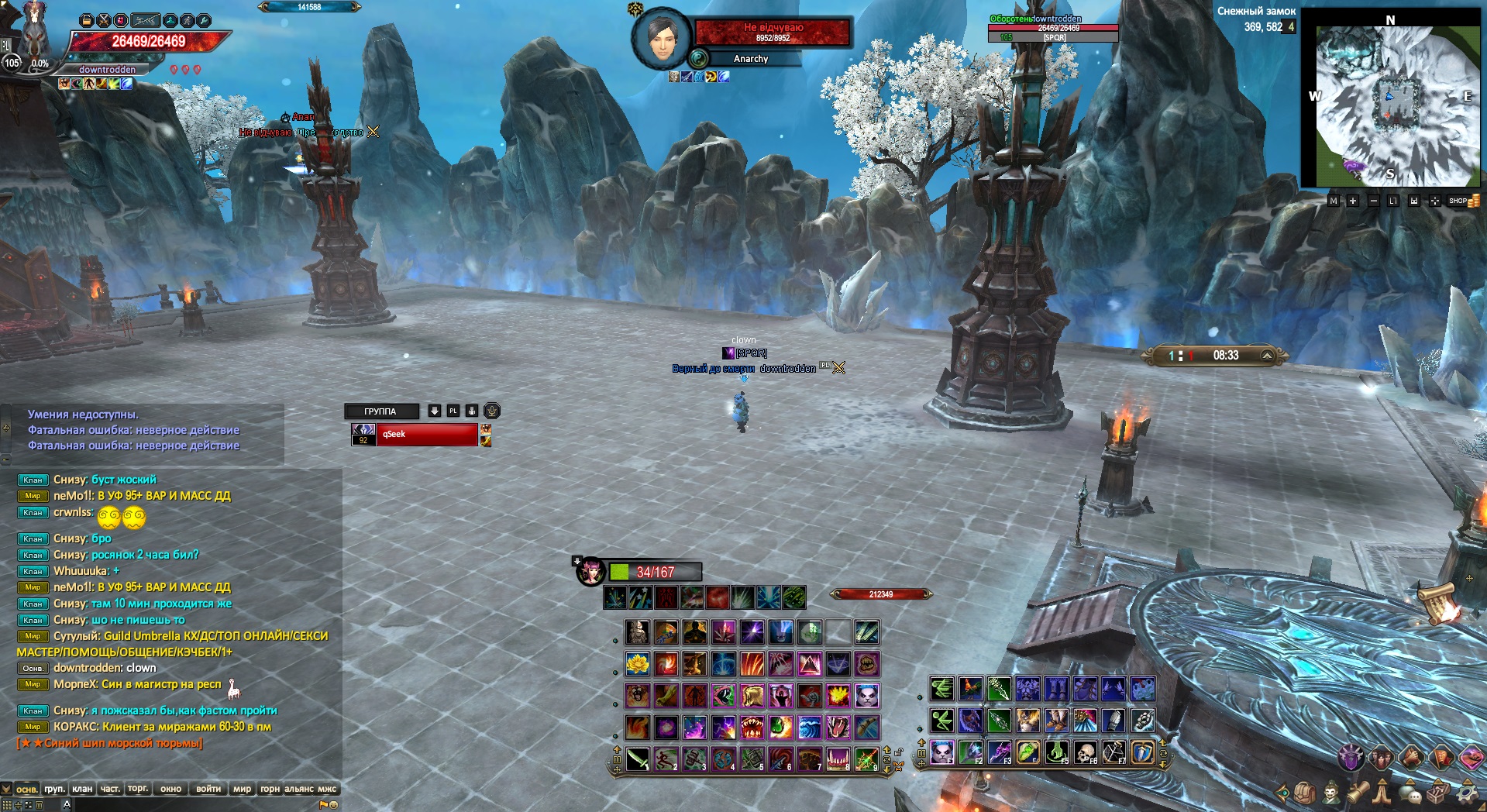1487x812 pixels.
Task: Collapse the battle timer panel arrow
Action: tap(1267, 356)
